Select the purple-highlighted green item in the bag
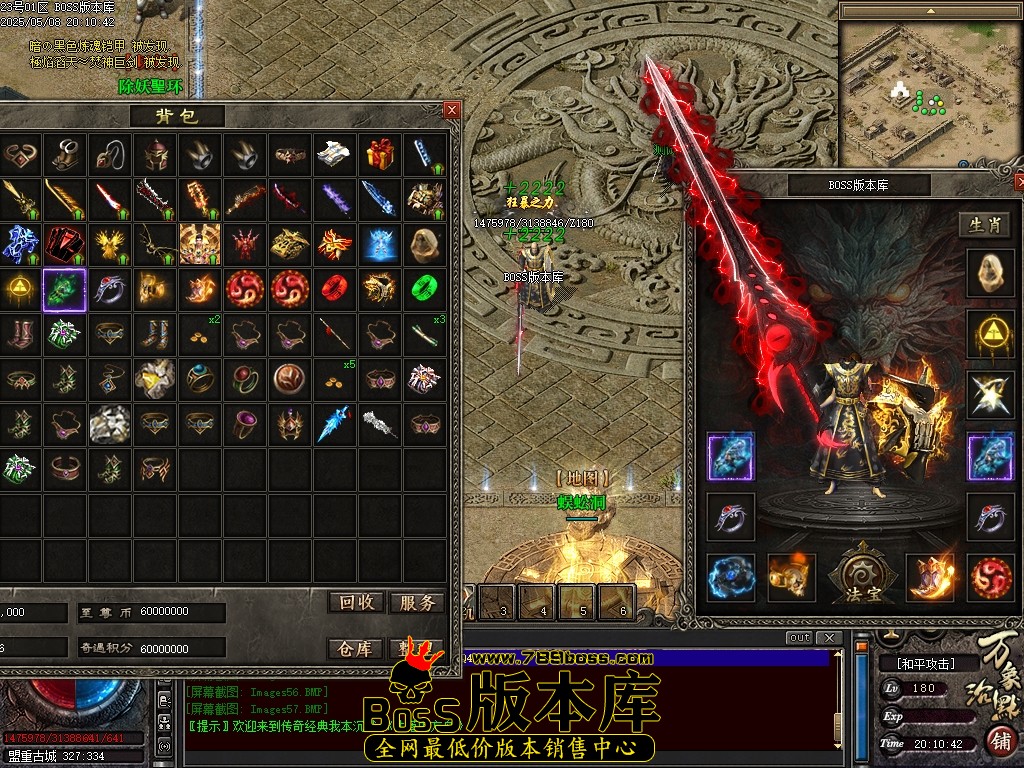Image resolution: width=1024 pixels, height=768 pixels. (64, 289)
